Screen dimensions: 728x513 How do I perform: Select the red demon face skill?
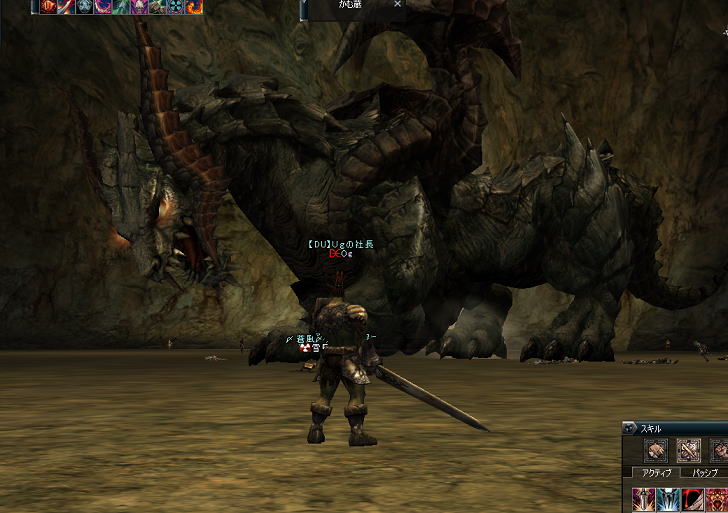click(x=717, y=498)
